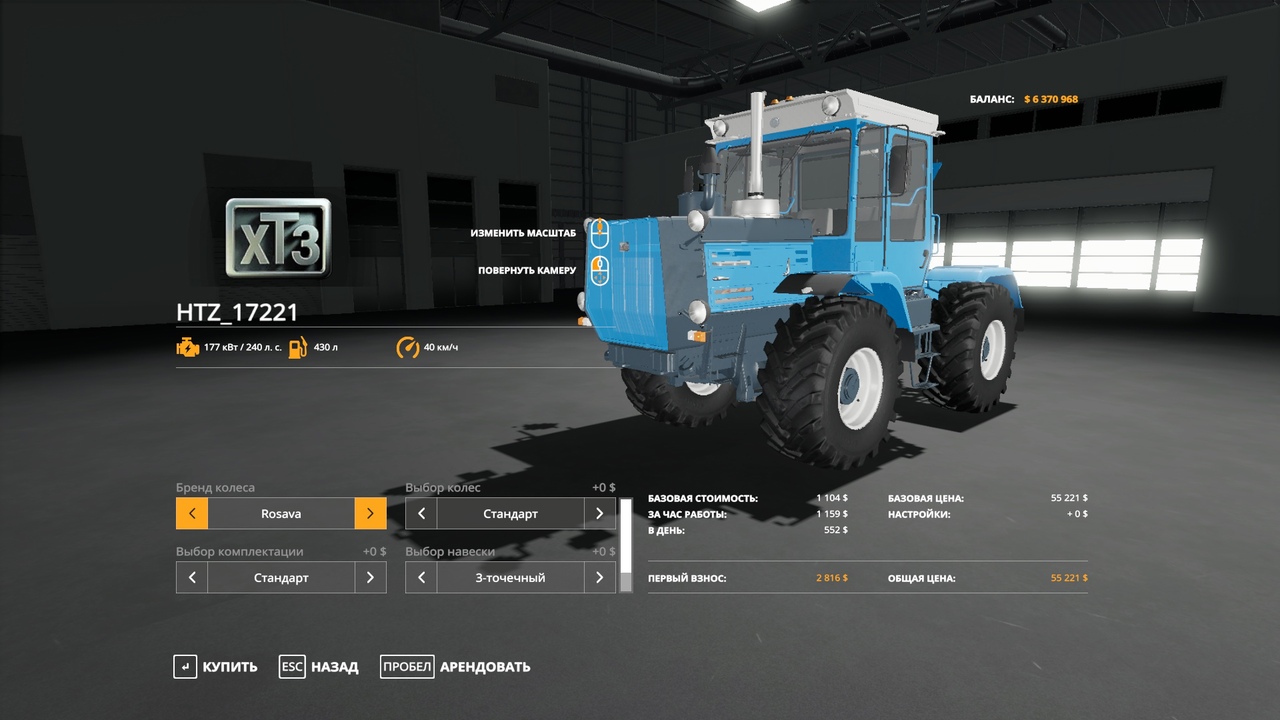Select next wheel brand after Rosava
The width and height of the screenshot is (1280, 720).
click(x=370, y=514)
